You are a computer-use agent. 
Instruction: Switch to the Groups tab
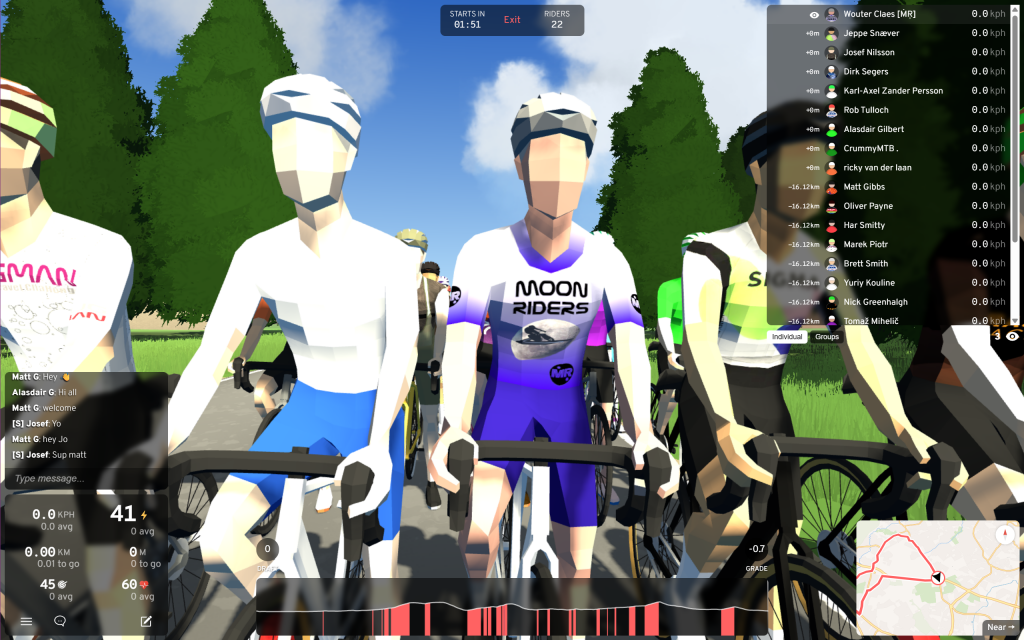(x=827, y=337)
